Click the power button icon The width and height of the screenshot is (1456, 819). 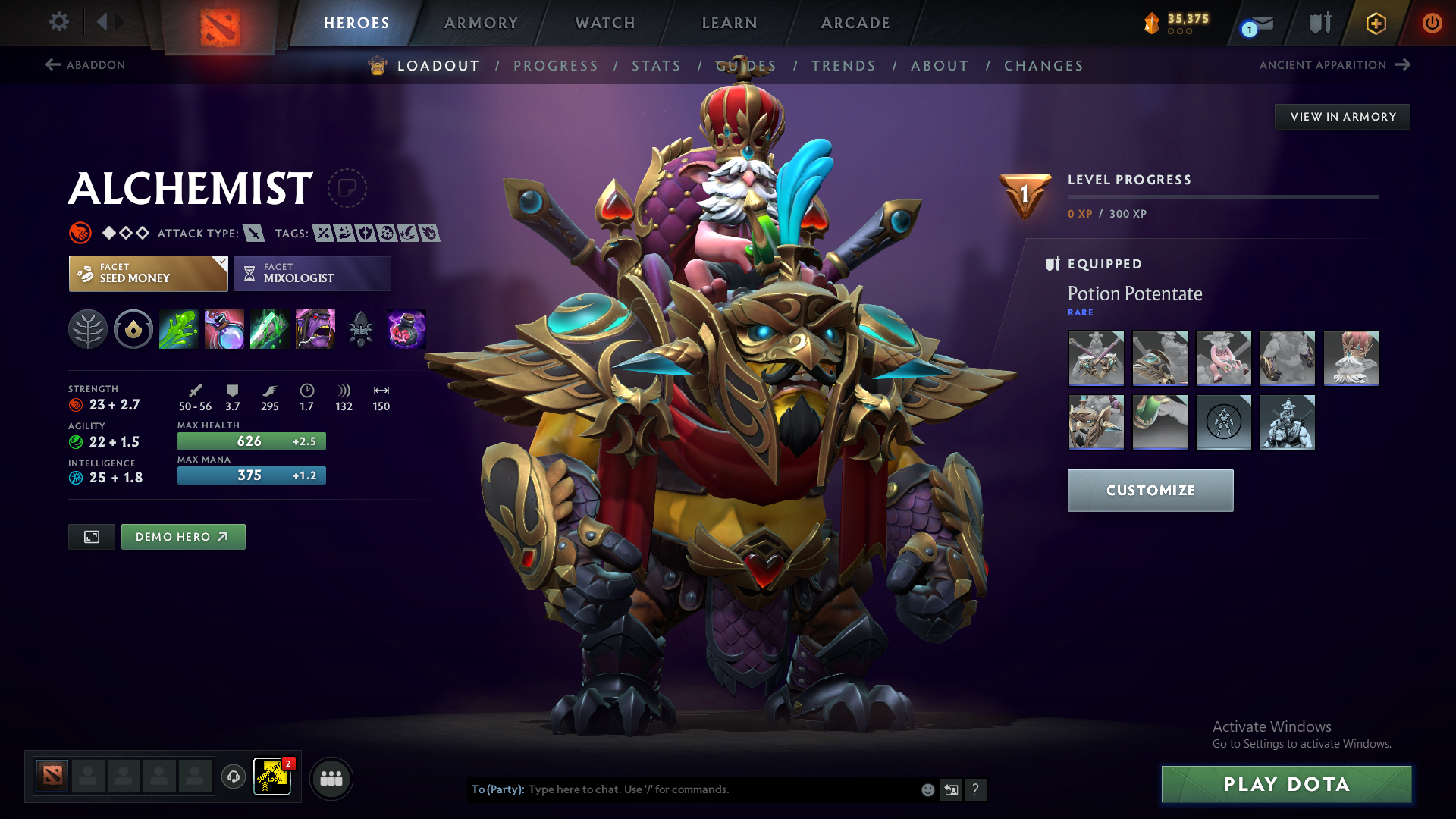coord(1432,23)
